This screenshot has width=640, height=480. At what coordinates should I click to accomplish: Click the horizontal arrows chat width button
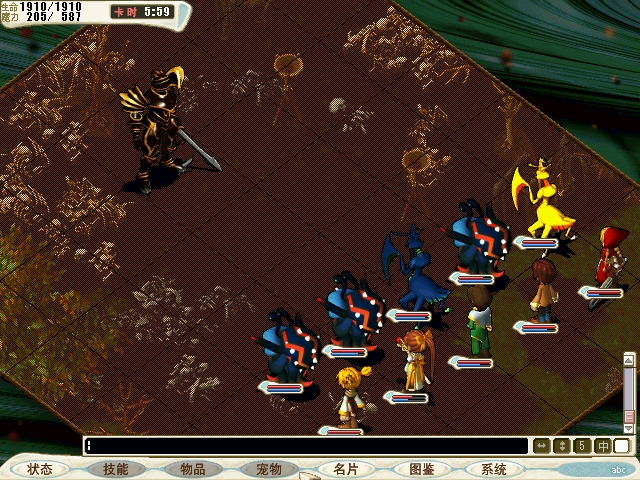tap(541, 446)
